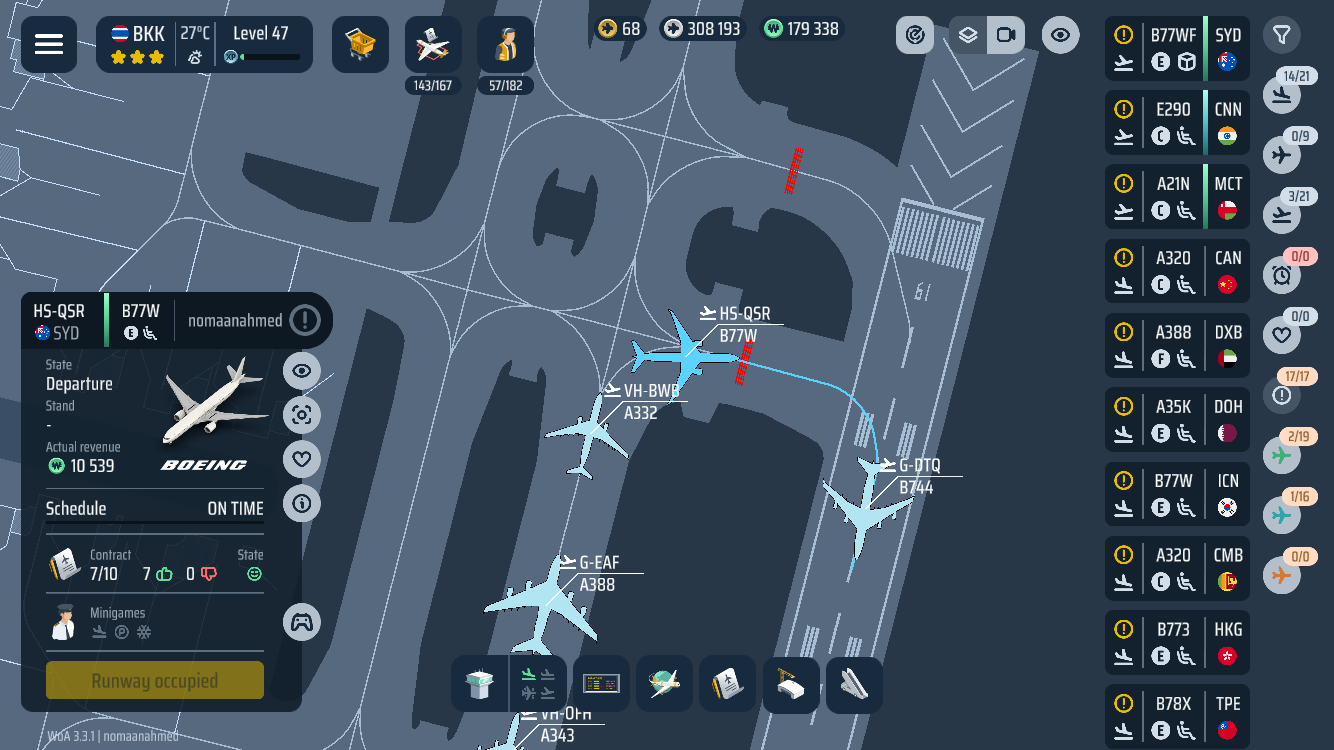Image resolution: width=1334 pixels, height=750 pixels.
Task: Select the B773 flight to HKG
Action: click(x=1177, y=642)
